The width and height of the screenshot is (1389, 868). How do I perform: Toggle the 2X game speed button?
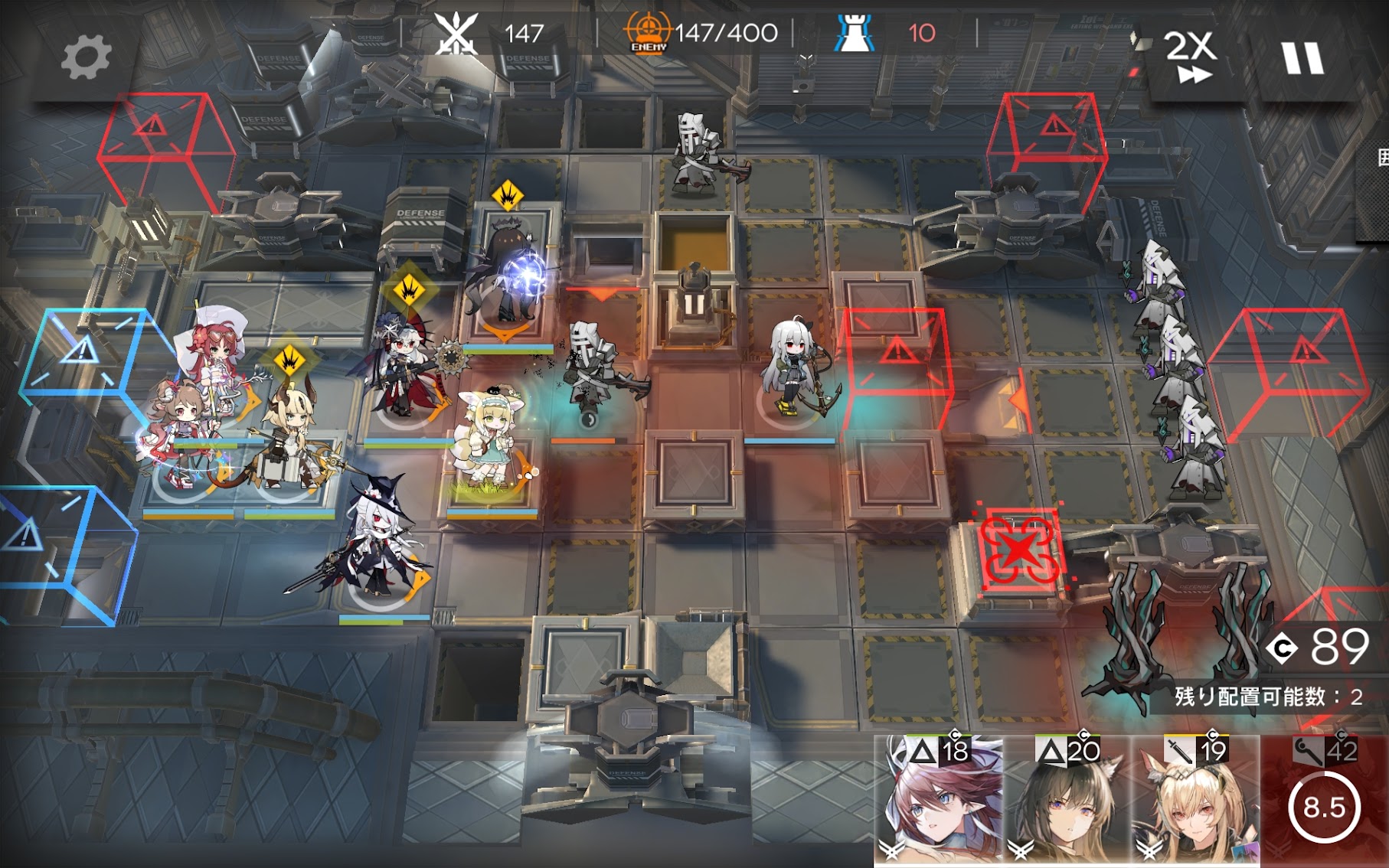pyautogui.click(x=1191, y=55)
